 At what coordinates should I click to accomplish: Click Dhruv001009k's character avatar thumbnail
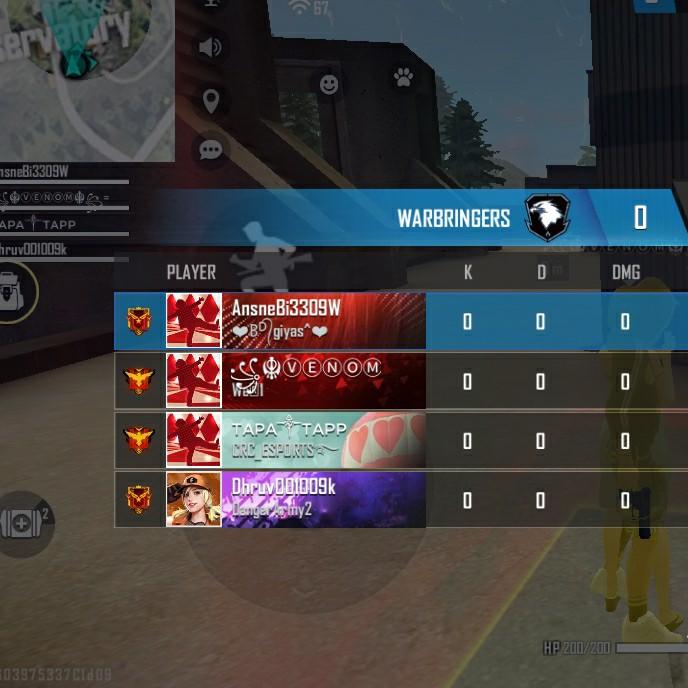(193, 499)
